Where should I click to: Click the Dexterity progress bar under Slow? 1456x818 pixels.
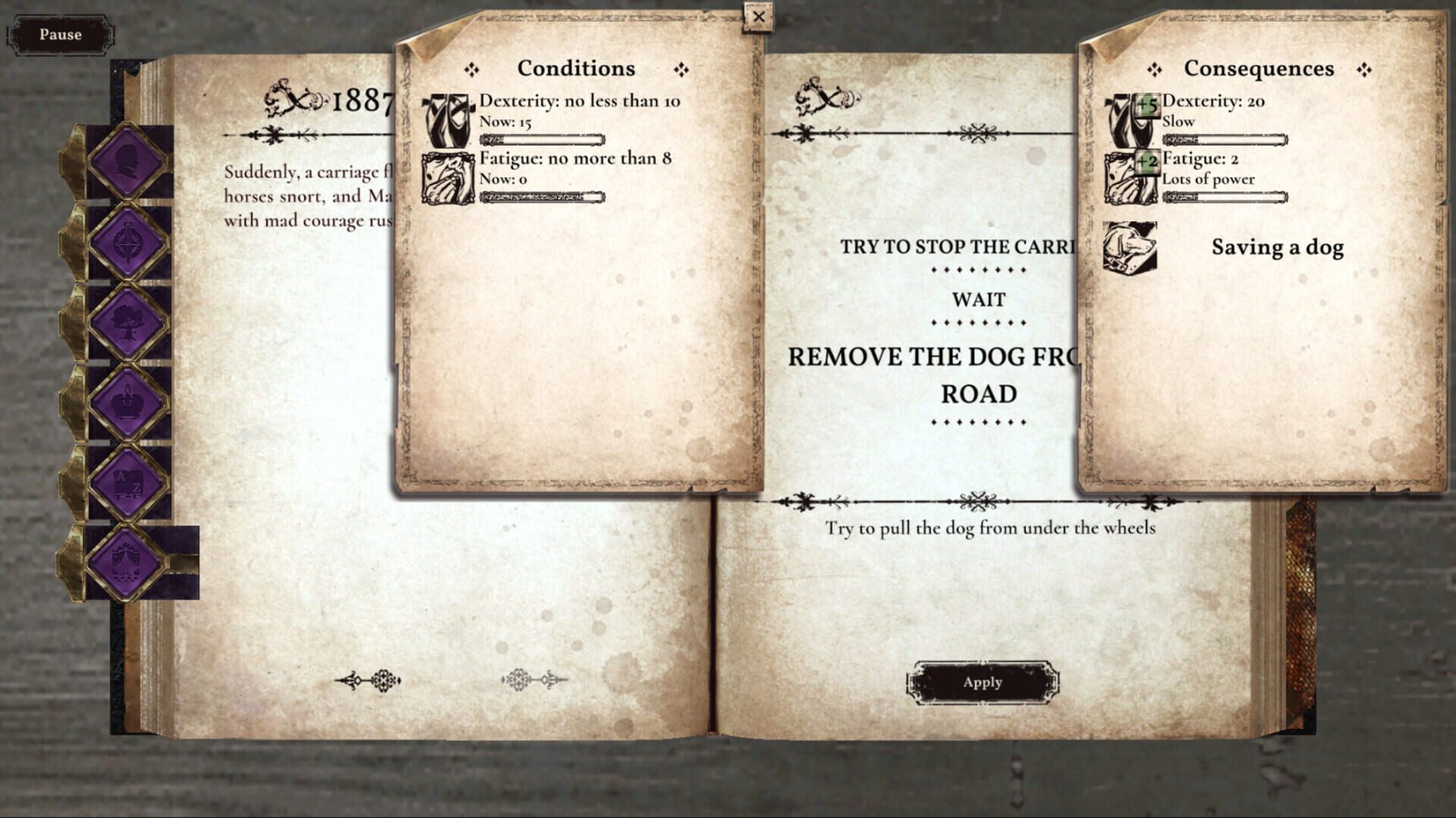pyautogui.click(x=1224, y=139)
